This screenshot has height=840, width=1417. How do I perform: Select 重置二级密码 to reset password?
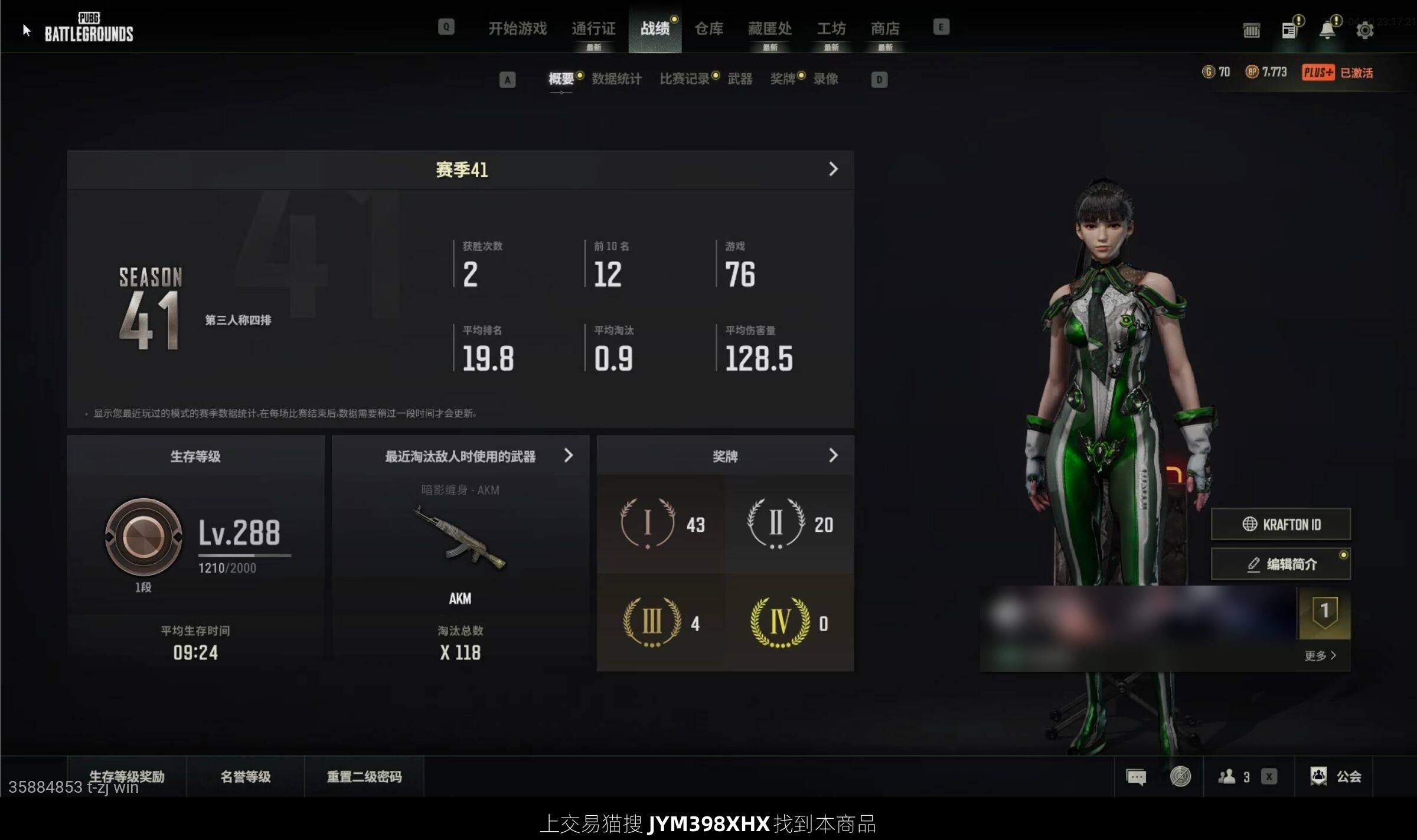click(x=364, y=776)
